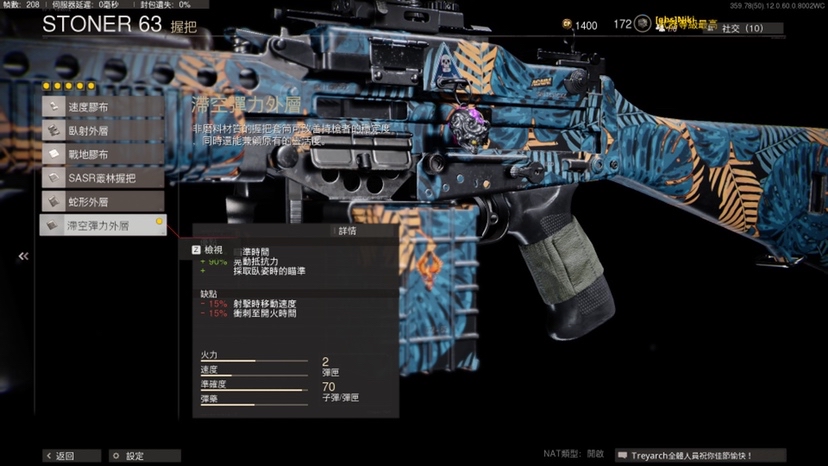Pick the SASR叢林握把 attachment
The image size is (828, 466).
100,178
